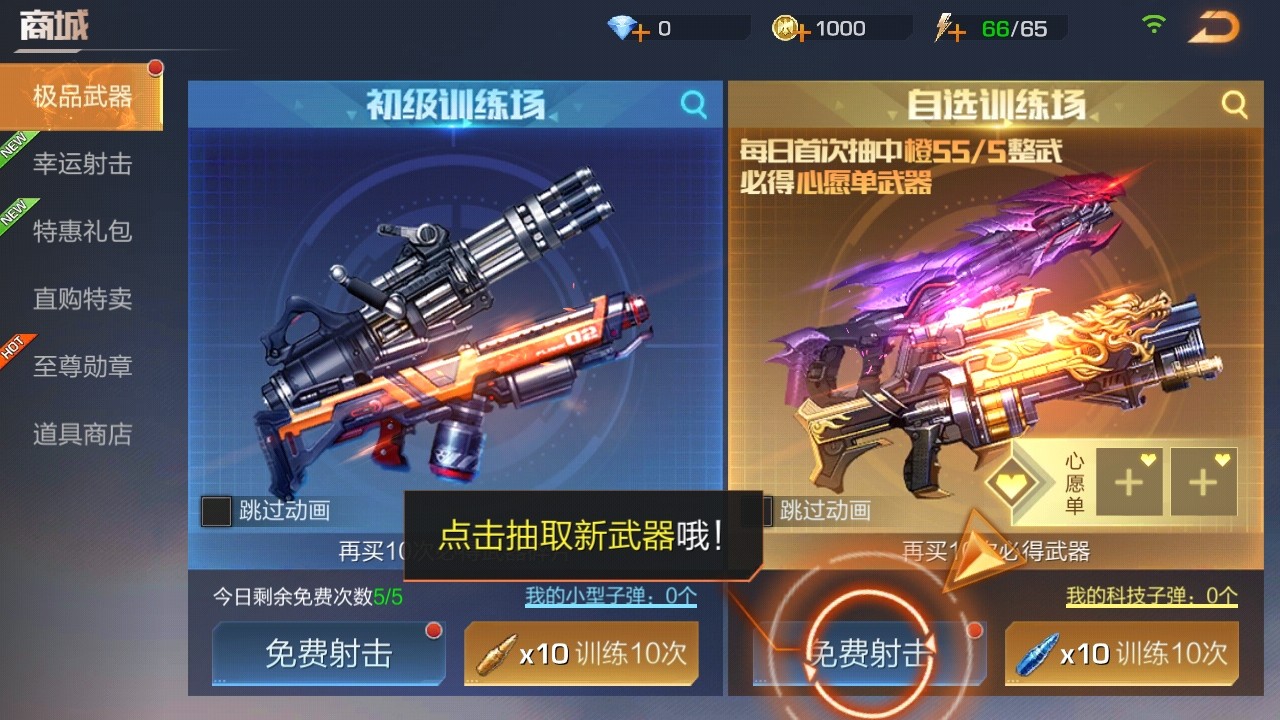Buy x10 训练10次 with small bullets
The width and height of the screenshot is (1280, 720).
click(581, 654)
